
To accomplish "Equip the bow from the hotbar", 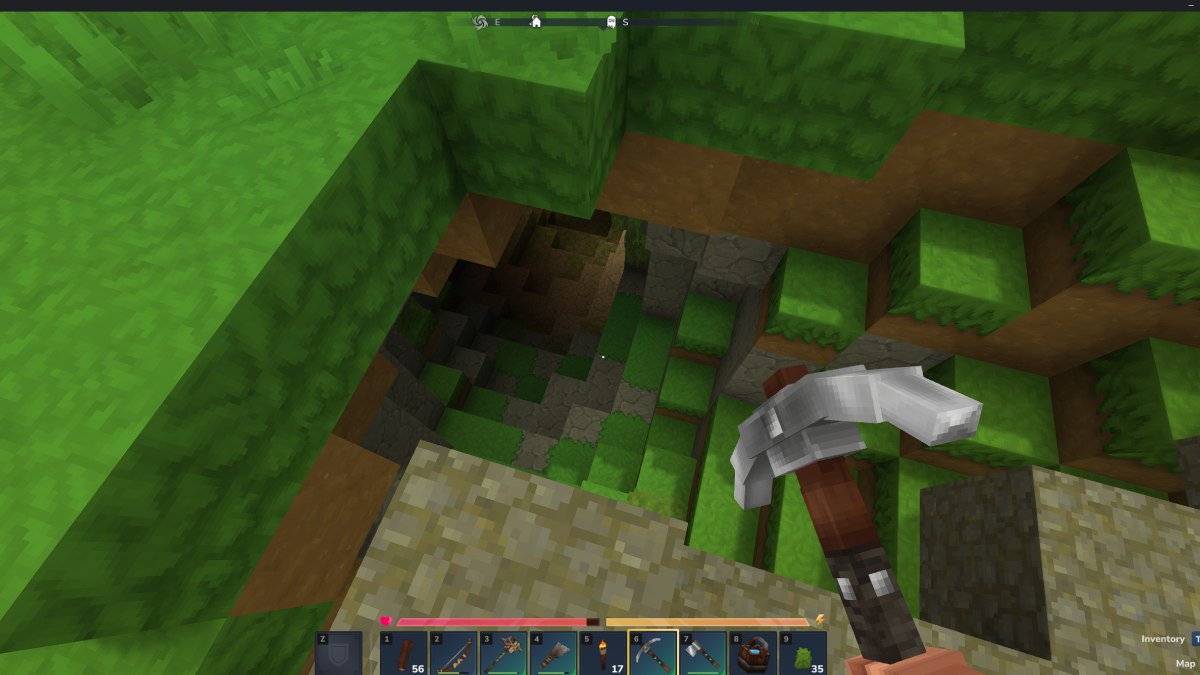I will tap(454, 653).
